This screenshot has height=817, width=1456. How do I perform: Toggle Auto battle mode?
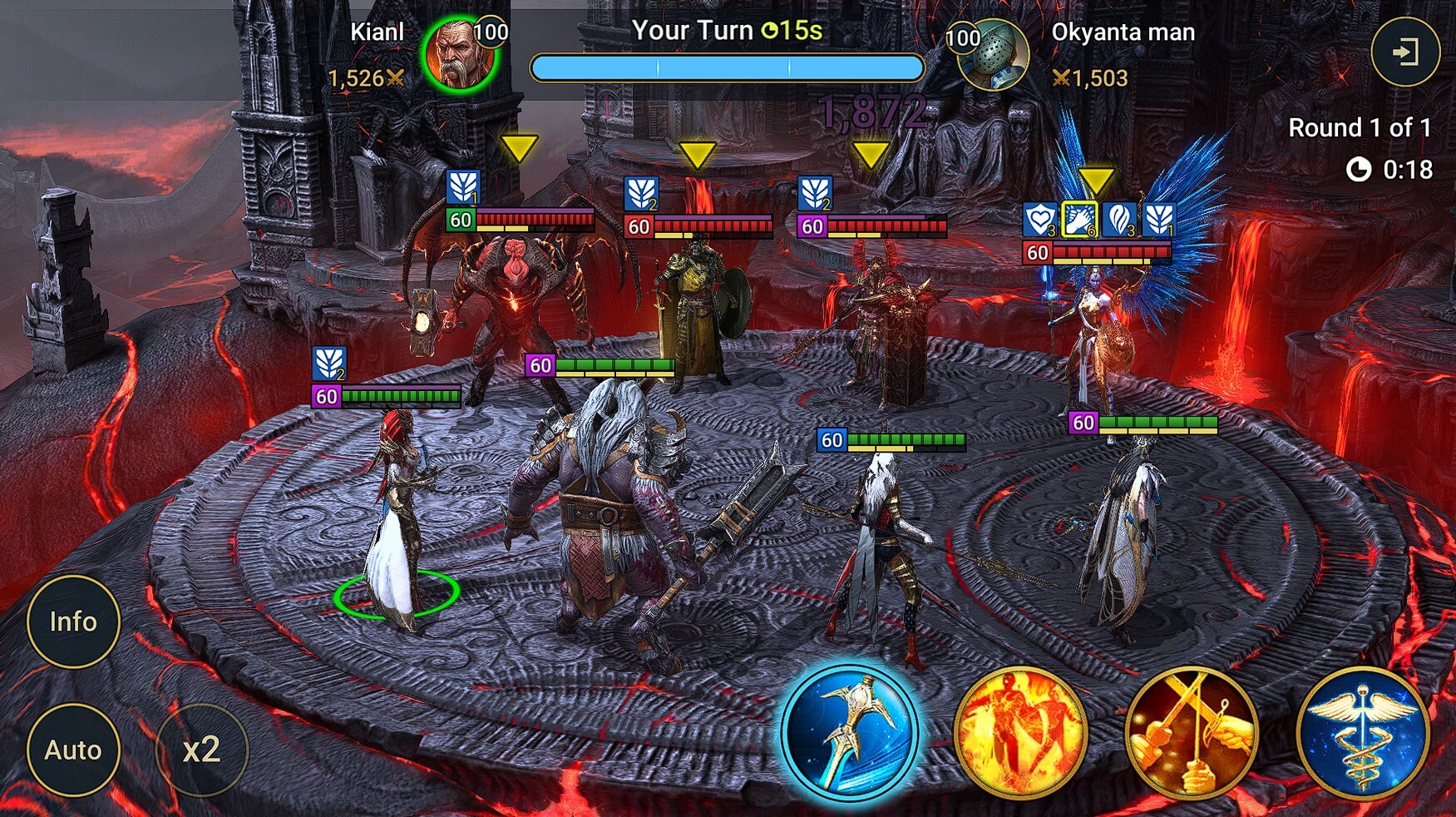(x=73, y=750)
